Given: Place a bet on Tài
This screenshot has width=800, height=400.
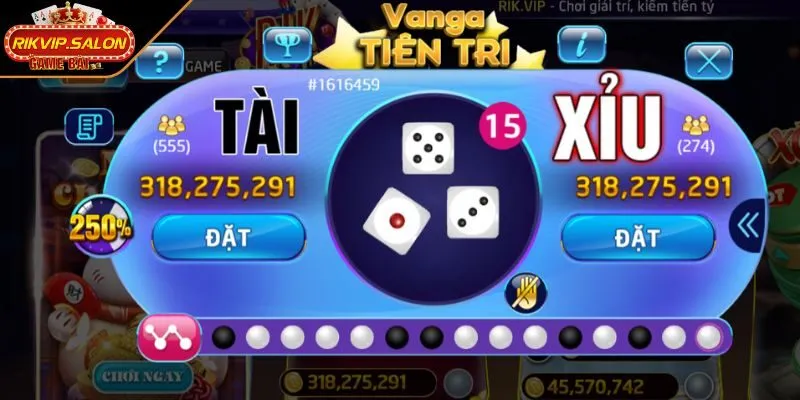Looking at the screenshot, I should [228, 237].
